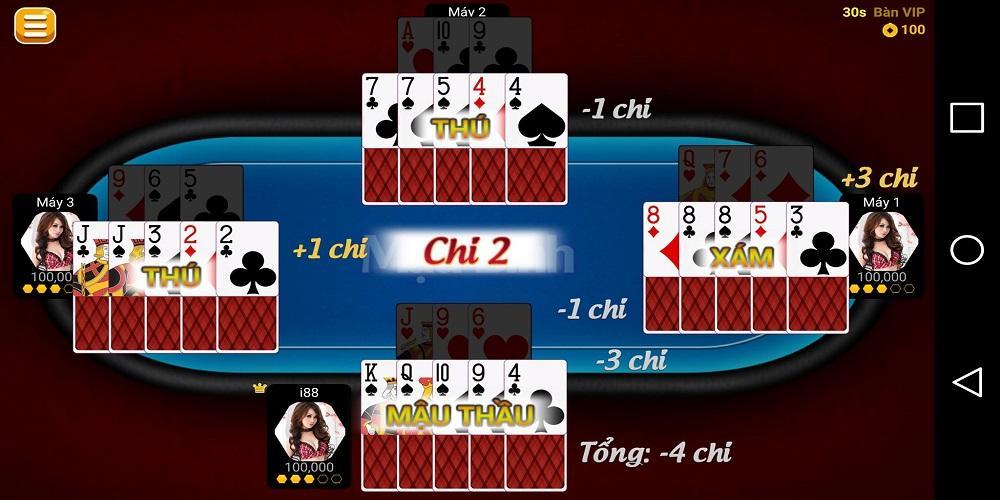Select the gold coin icon beside 100

(x=889, y=30)
